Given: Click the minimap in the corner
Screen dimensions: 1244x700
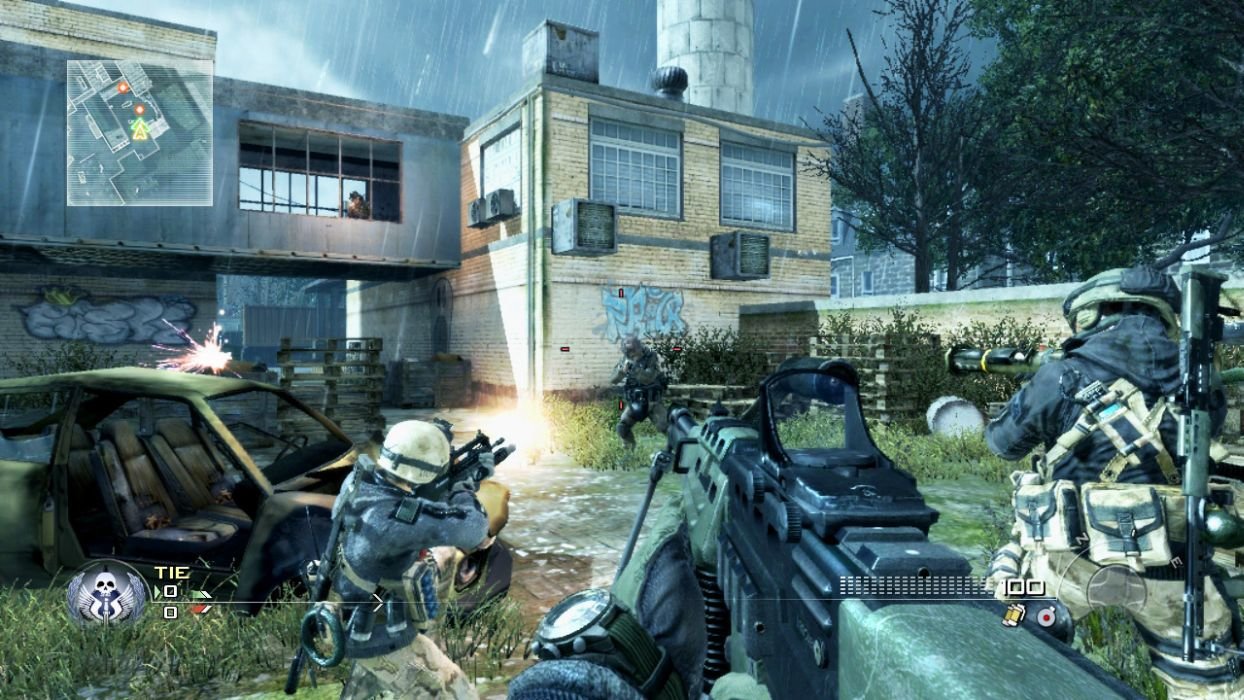Looking at the screenshot, I should coord(139,132).
